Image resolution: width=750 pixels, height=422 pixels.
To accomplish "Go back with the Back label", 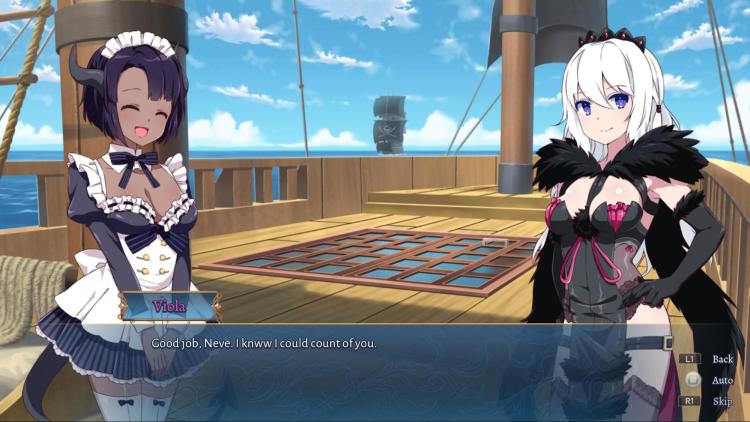I will 721,359.
